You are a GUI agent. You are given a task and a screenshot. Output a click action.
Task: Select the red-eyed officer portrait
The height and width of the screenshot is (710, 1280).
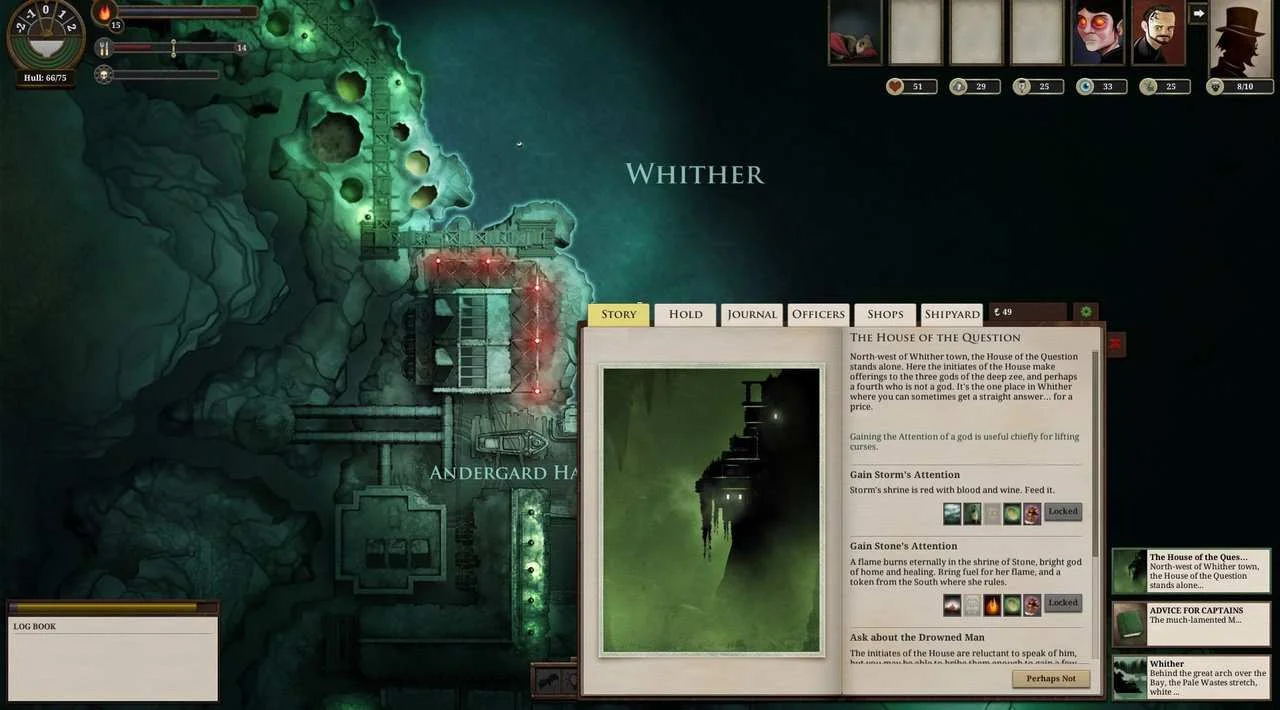pyautogui.click(x=1097, y=32)
